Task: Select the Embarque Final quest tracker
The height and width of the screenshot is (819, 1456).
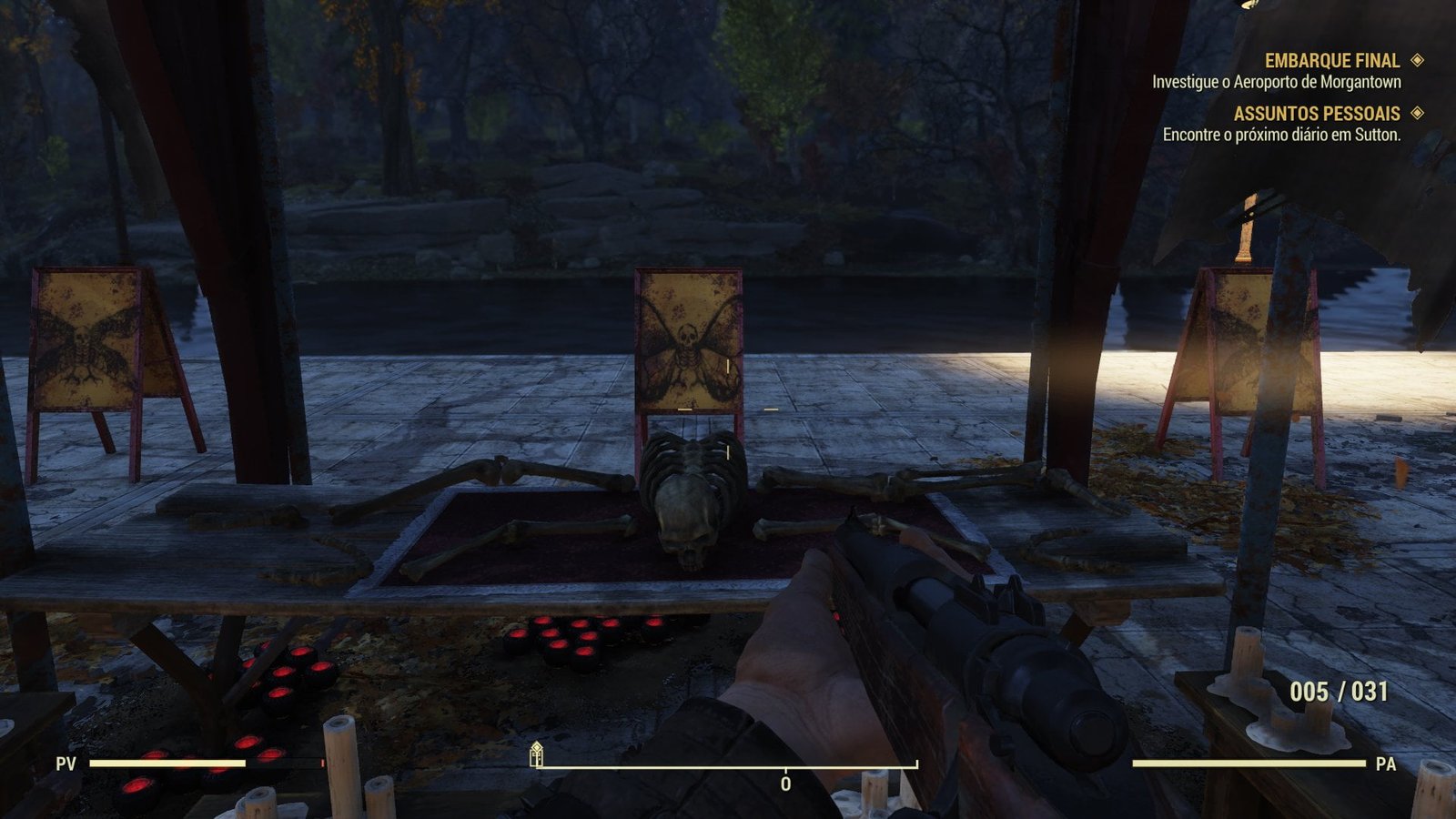Action: pos(1331,61)
